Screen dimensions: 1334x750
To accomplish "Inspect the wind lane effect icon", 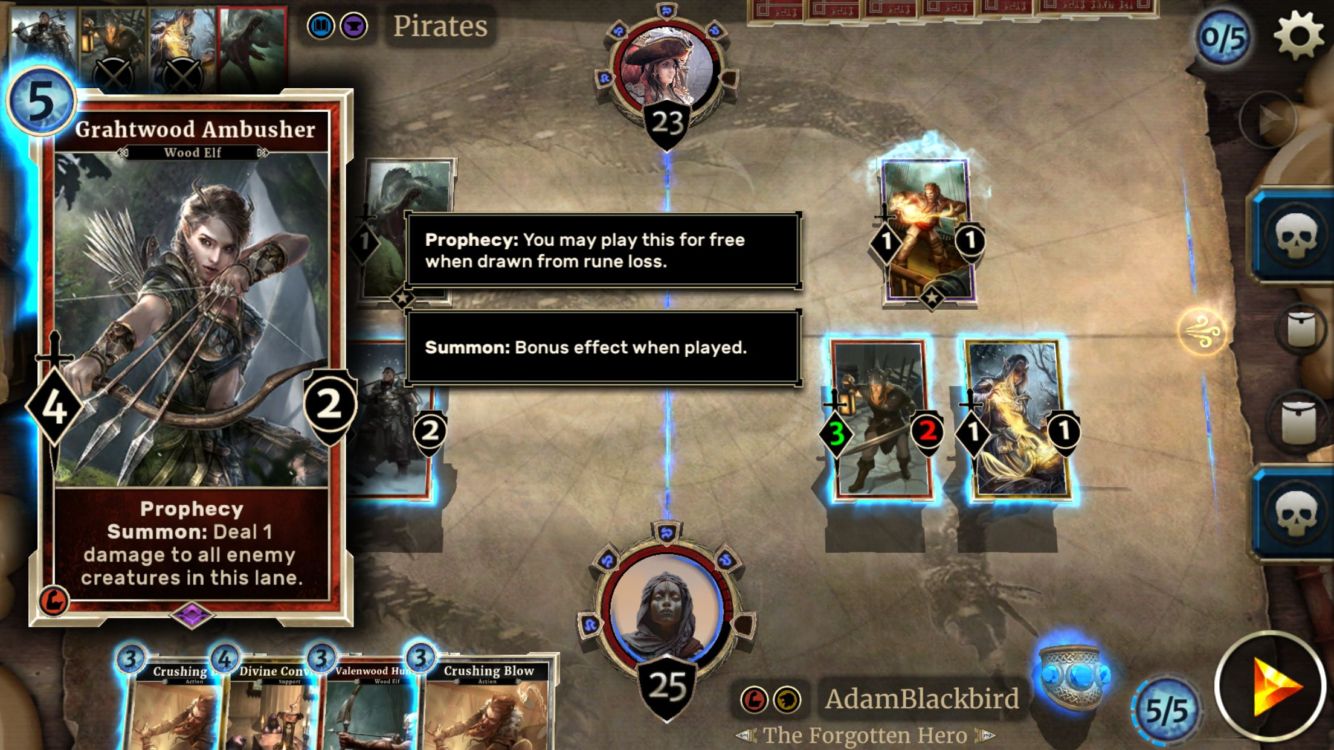I will coord(1200,332).
